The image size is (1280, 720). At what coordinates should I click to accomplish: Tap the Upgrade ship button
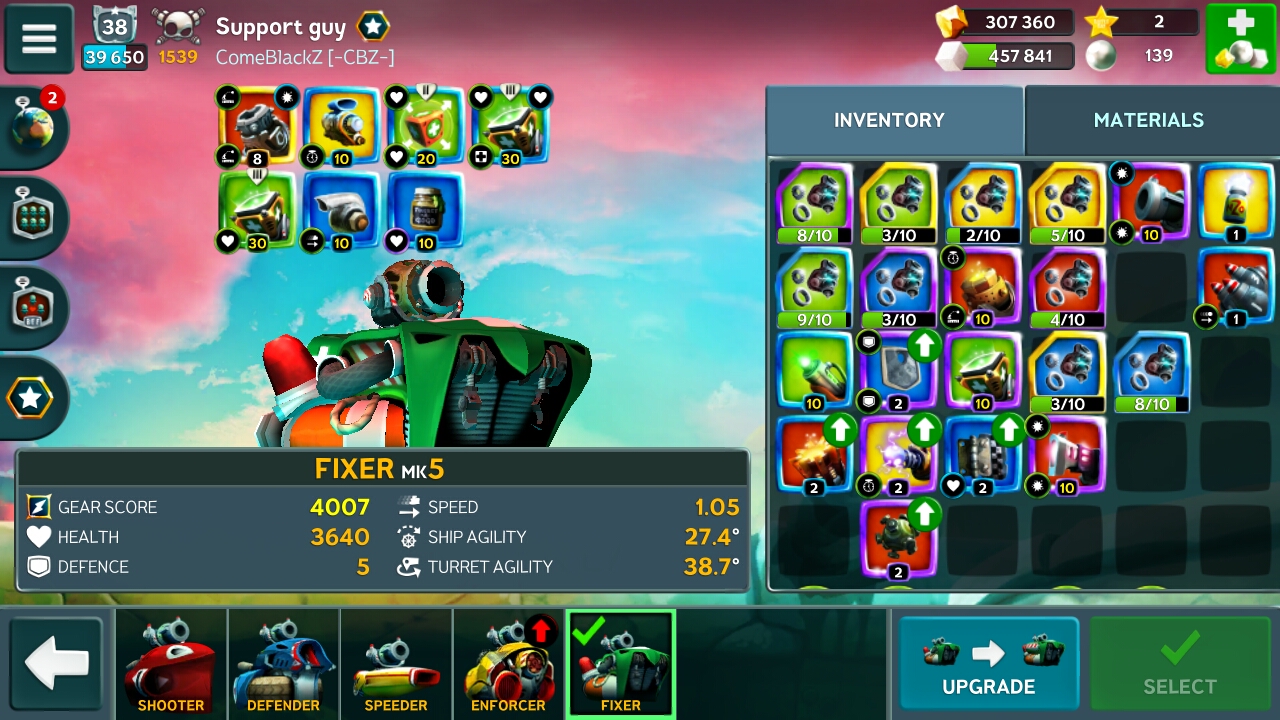pos(988,663)
